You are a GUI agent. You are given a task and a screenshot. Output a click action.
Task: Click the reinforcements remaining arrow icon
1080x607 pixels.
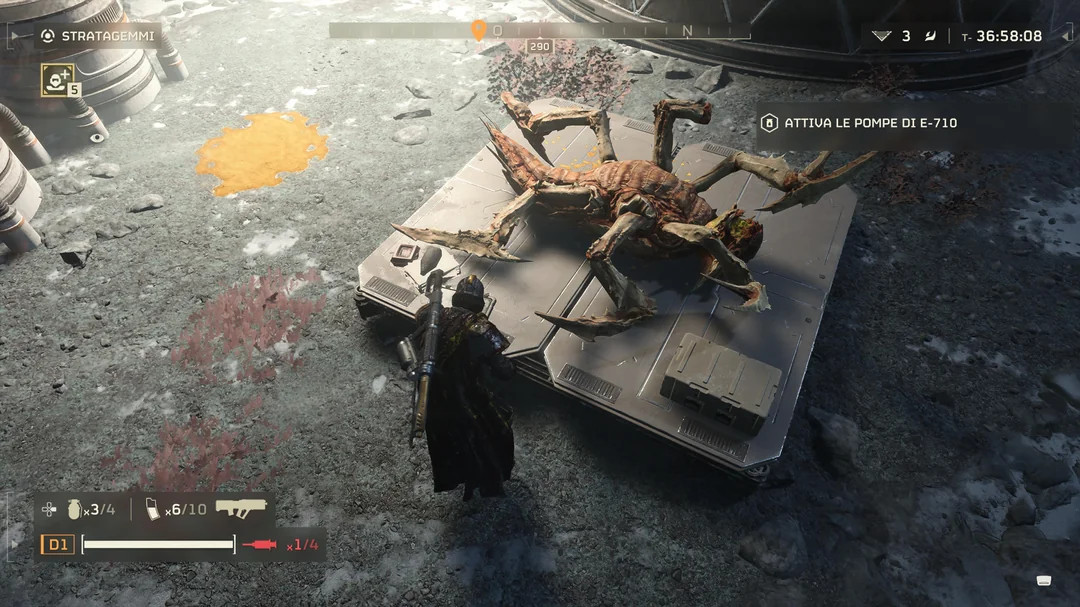[x=881, y=36]
